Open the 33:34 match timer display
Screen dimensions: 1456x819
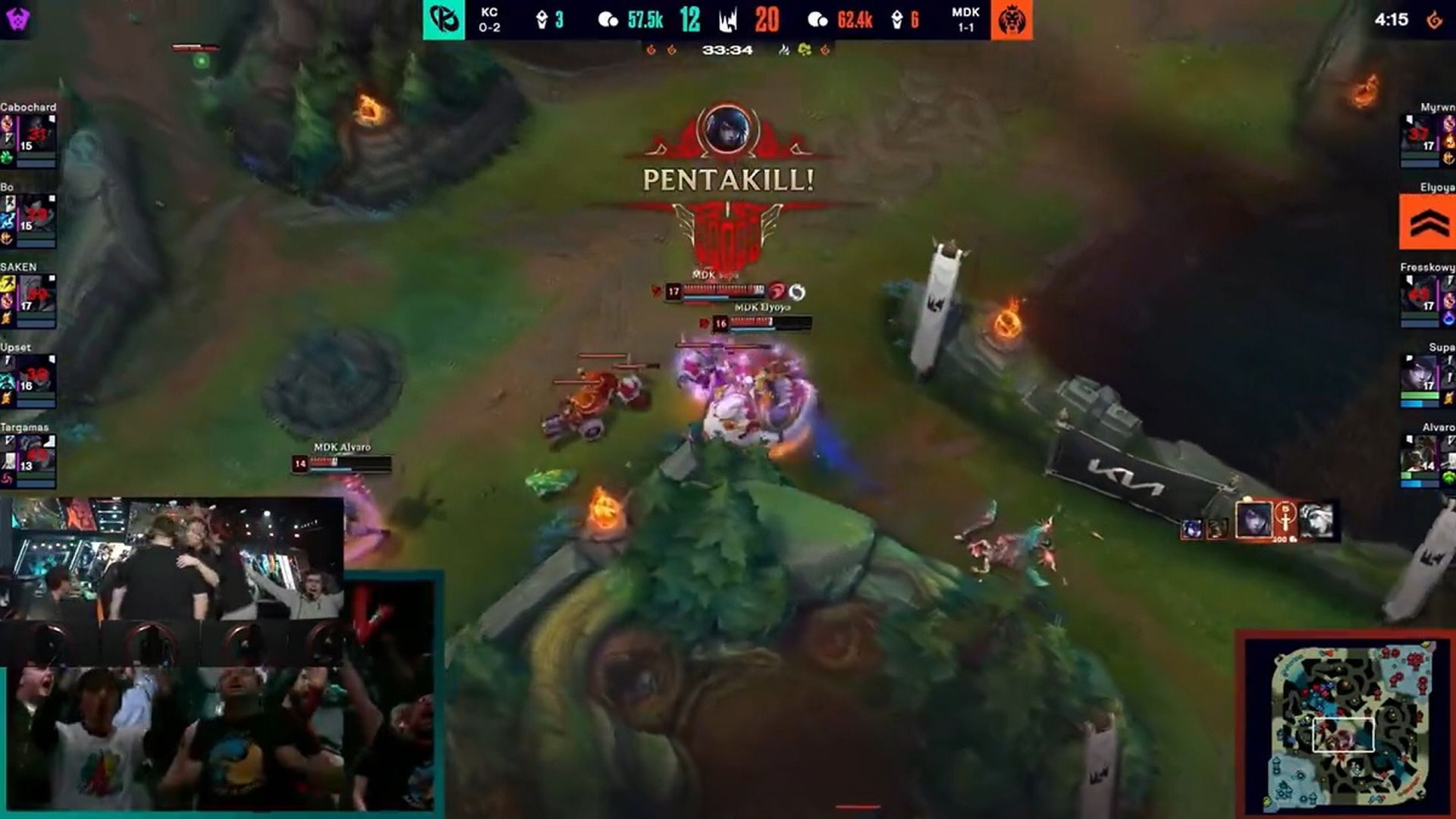[726, 50]
